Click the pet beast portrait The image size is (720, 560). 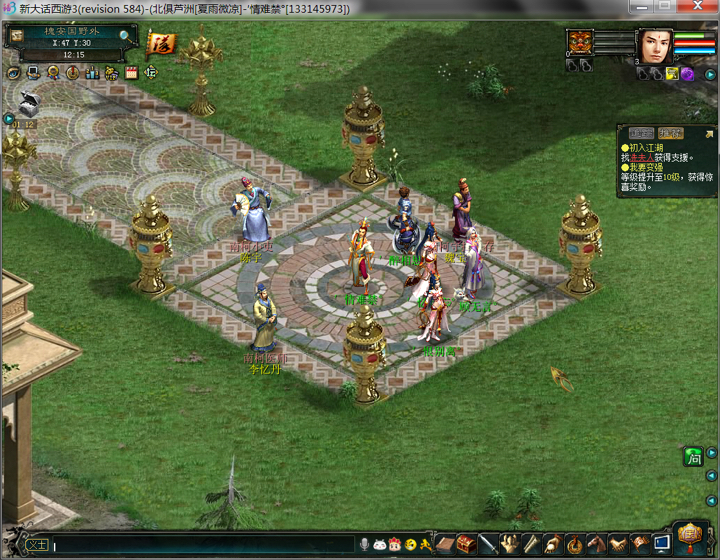point(581,43)
